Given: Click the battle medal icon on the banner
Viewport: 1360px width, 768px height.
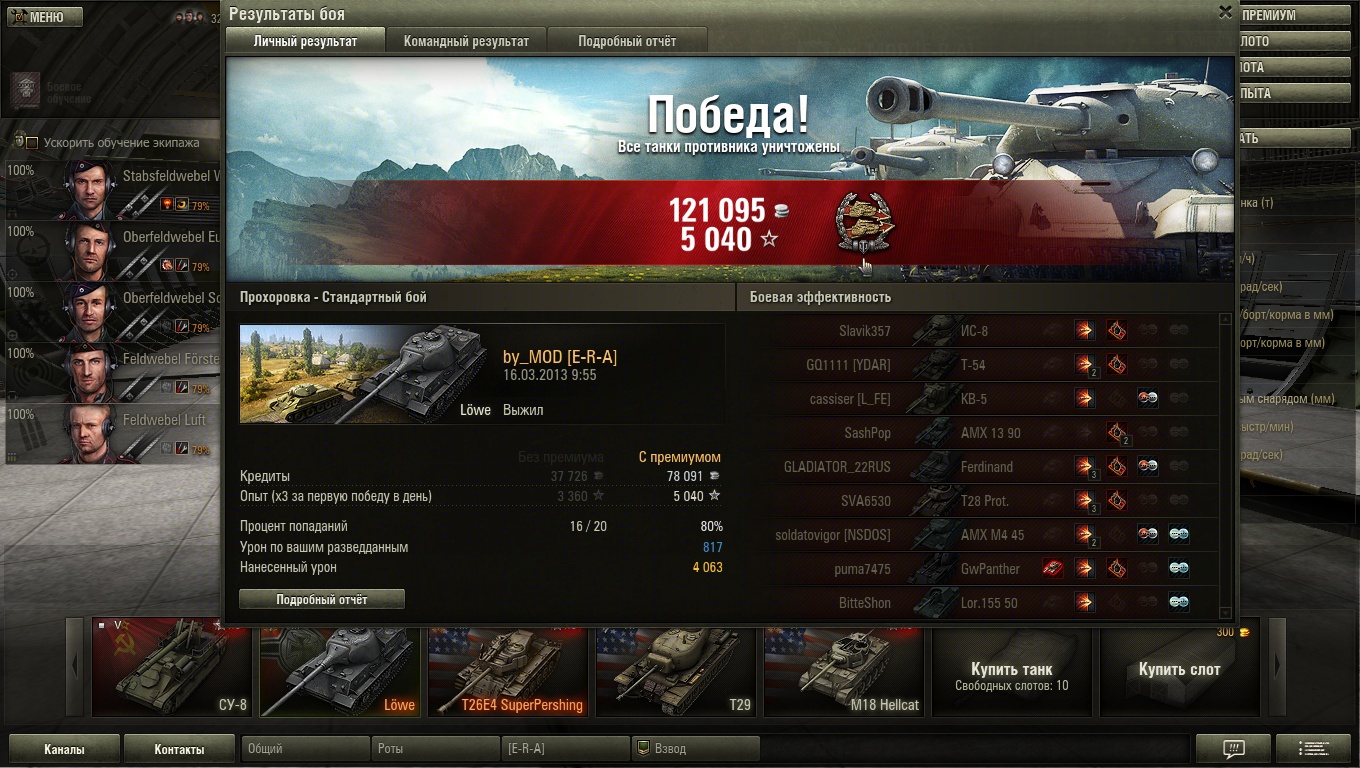Looking at the screenshot, I should pos(864,222).
